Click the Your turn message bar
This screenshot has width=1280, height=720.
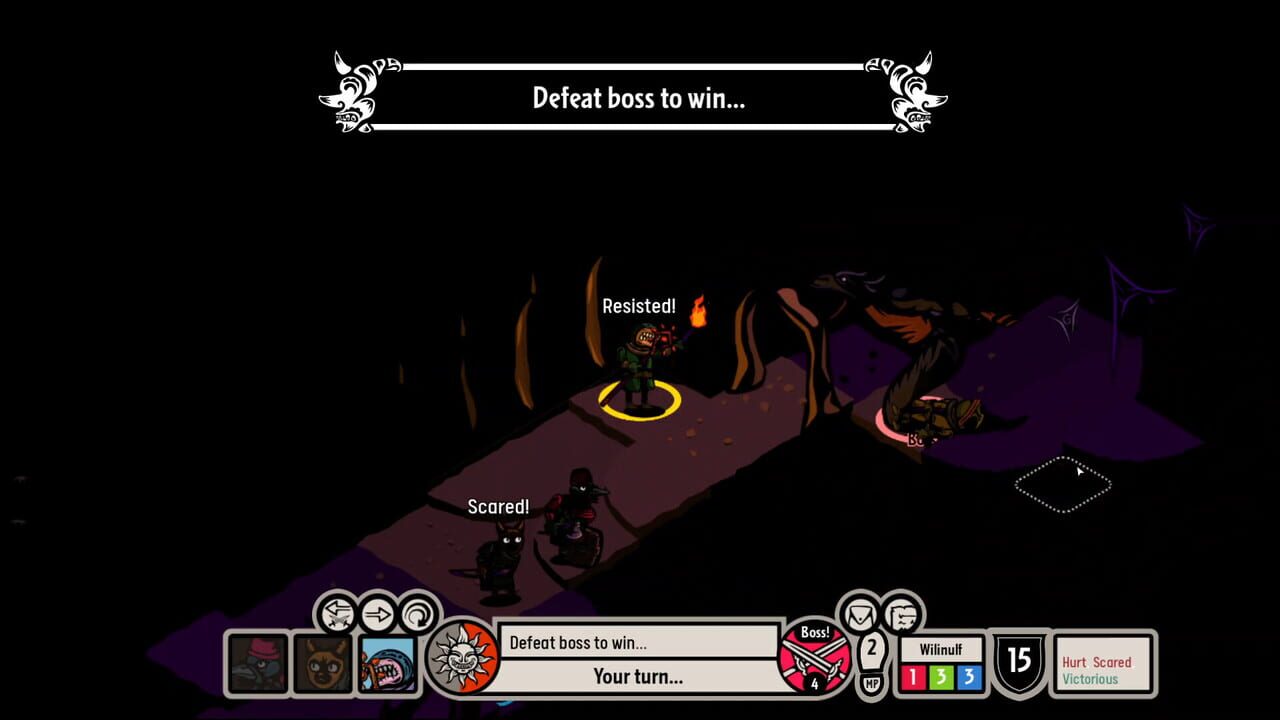point(636,676)
